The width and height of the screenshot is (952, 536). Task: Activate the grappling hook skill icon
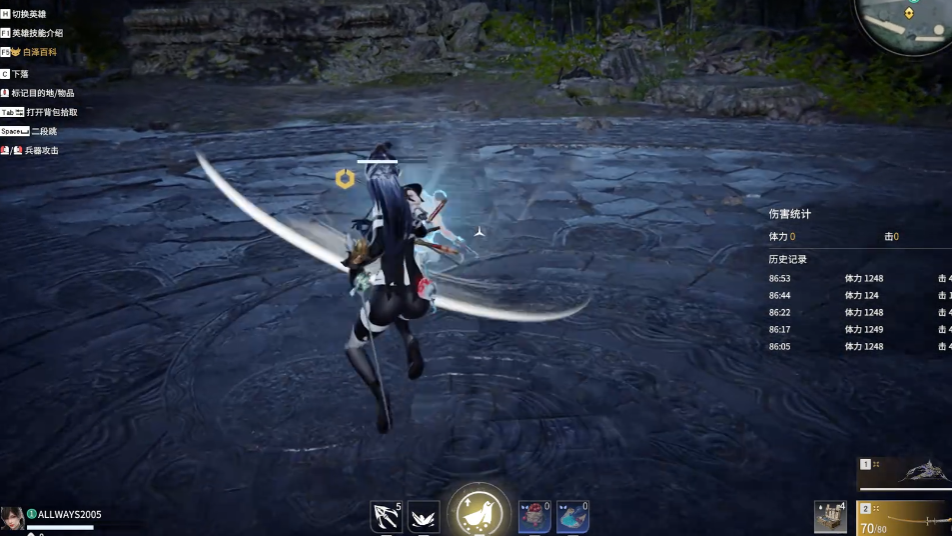386,516
